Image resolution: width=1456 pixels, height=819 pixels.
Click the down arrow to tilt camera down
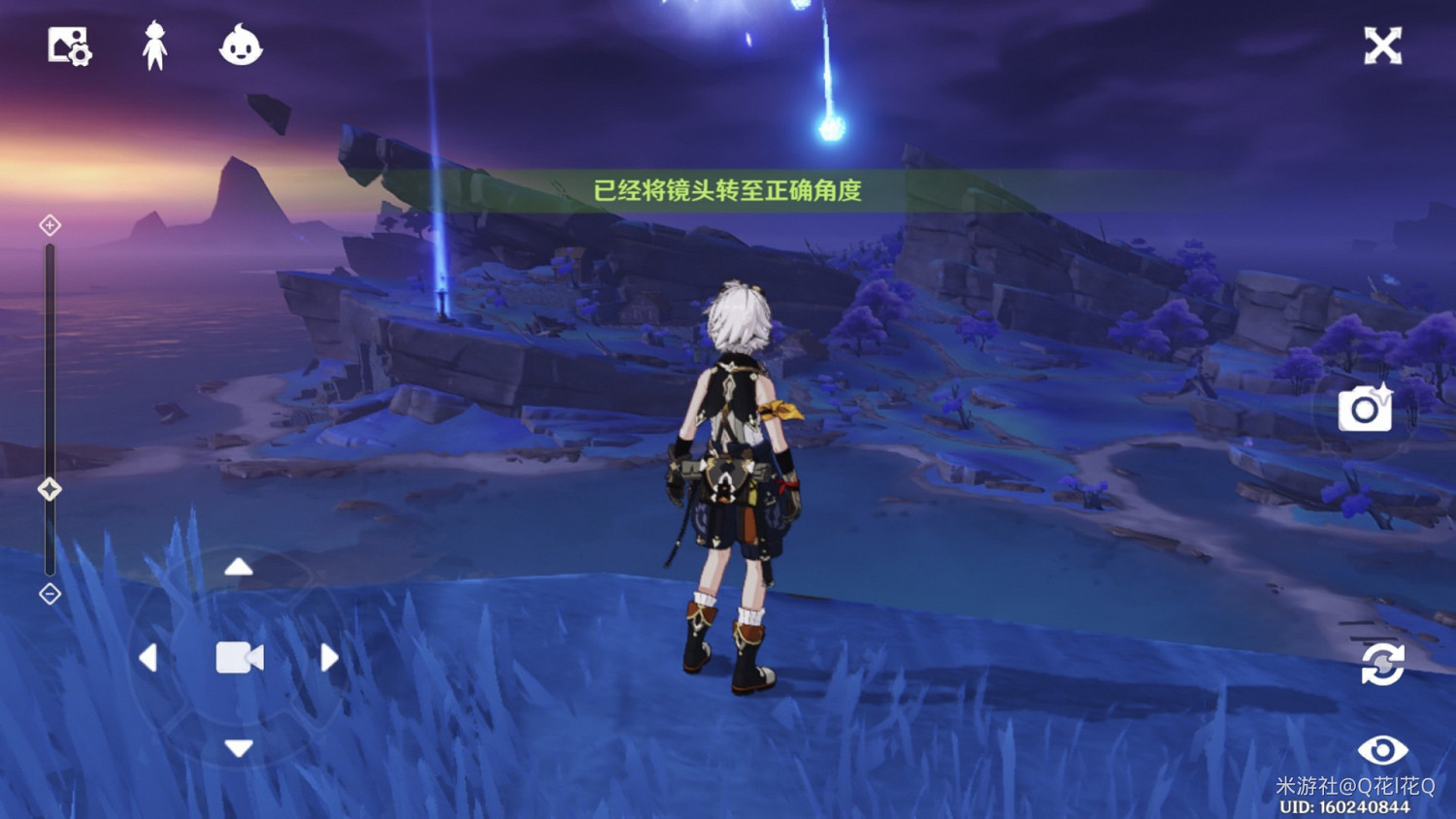(237, 748)
